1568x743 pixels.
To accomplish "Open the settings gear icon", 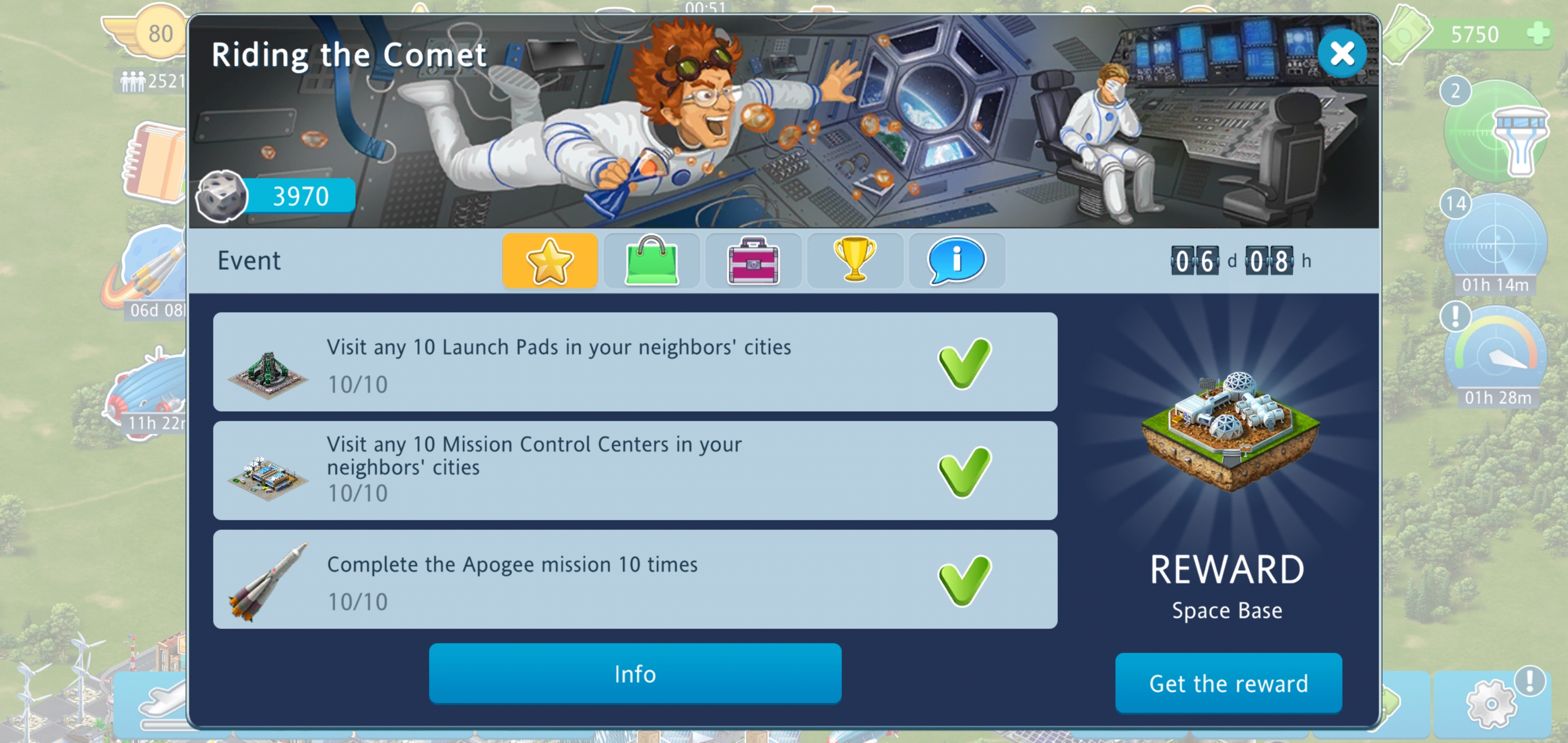I will pyautogui.click(x=1491, y=703).
